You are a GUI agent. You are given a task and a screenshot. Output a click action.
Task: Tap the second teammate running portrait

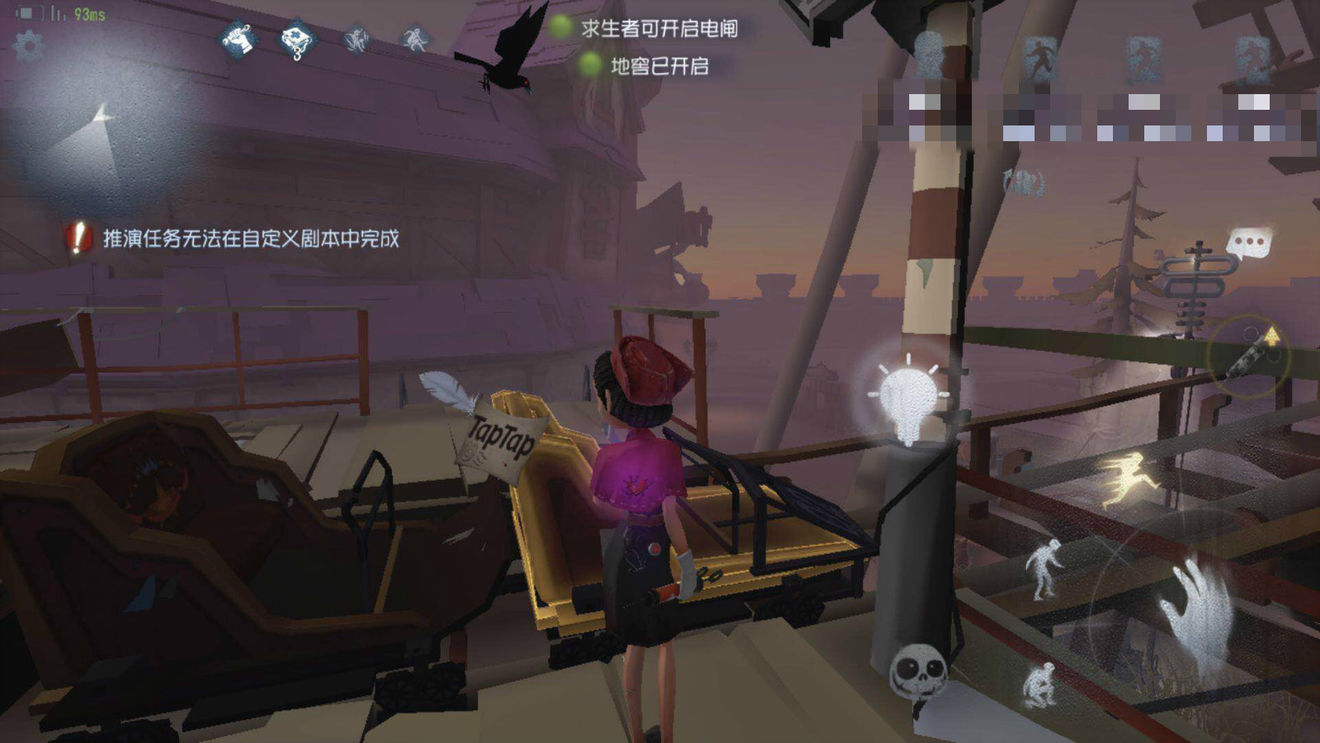click(x=1042, y=55)
